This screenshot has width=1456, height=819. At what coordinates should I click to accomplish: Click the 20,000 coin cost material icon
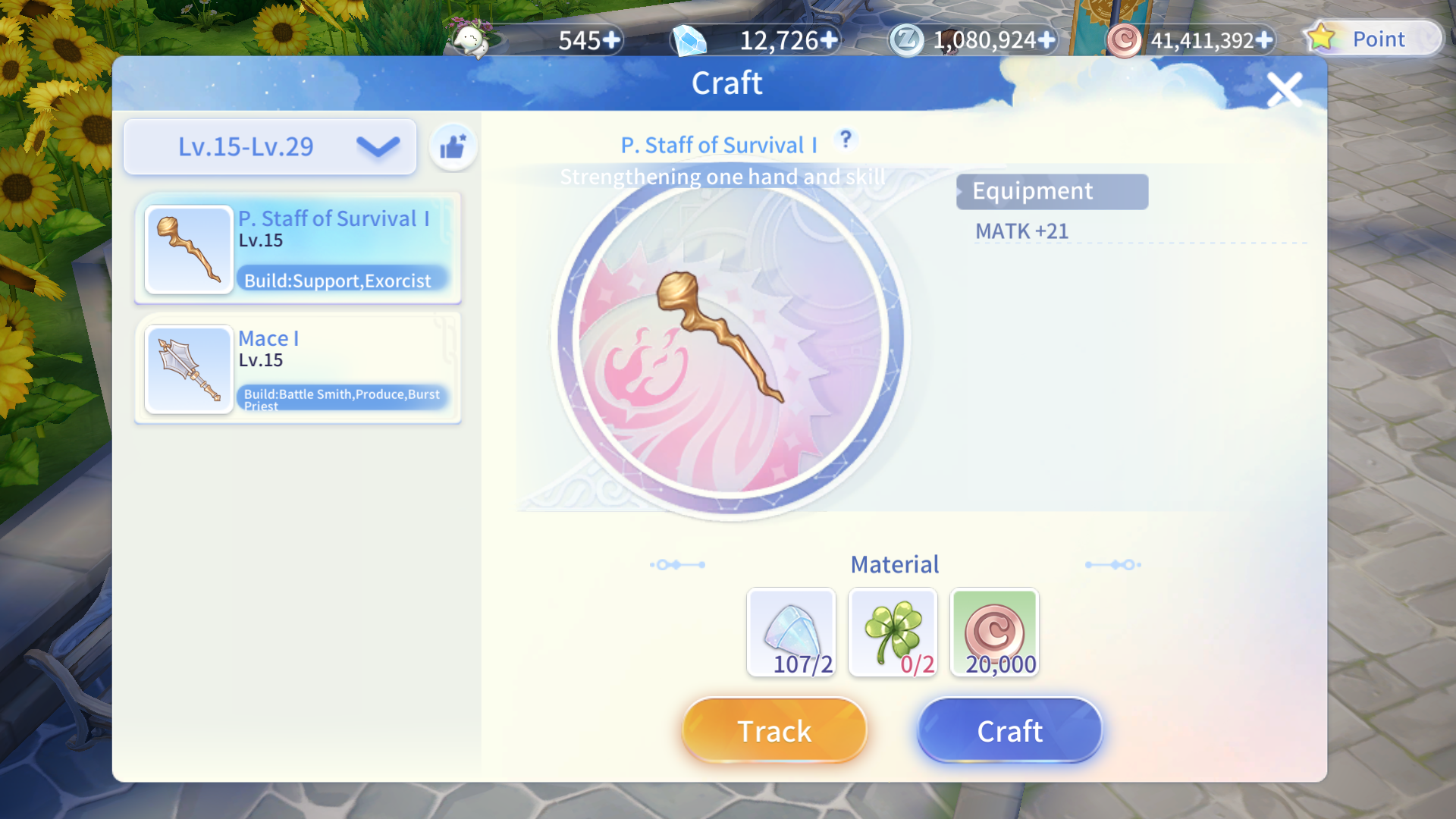[994, 632]
